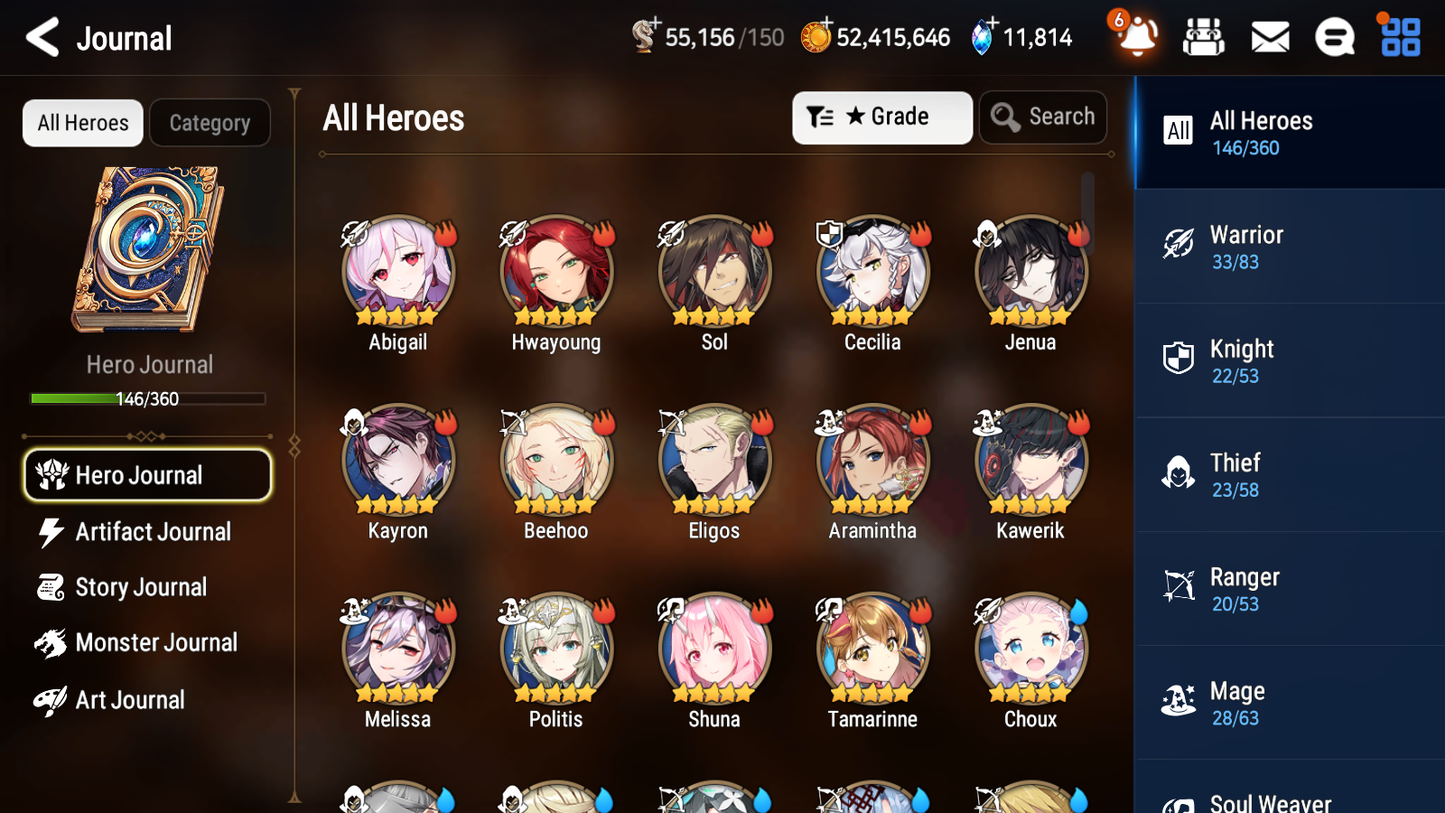Open the Grade sorting dropdown
Screen dimensions: 1445x813
pos(882,117)
